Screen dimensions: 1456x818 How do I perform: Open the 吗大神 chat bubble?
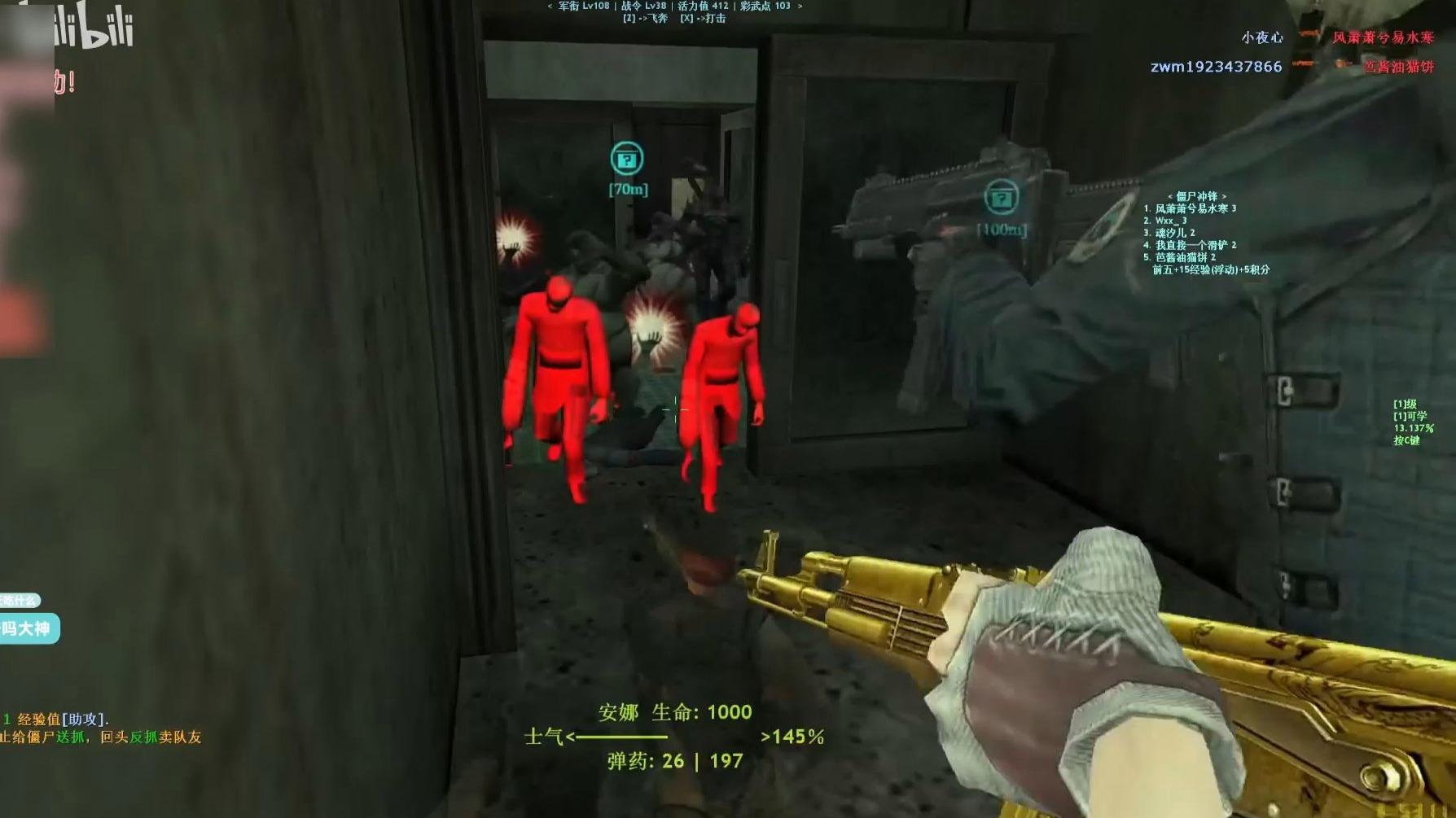(x=29, y=628)
